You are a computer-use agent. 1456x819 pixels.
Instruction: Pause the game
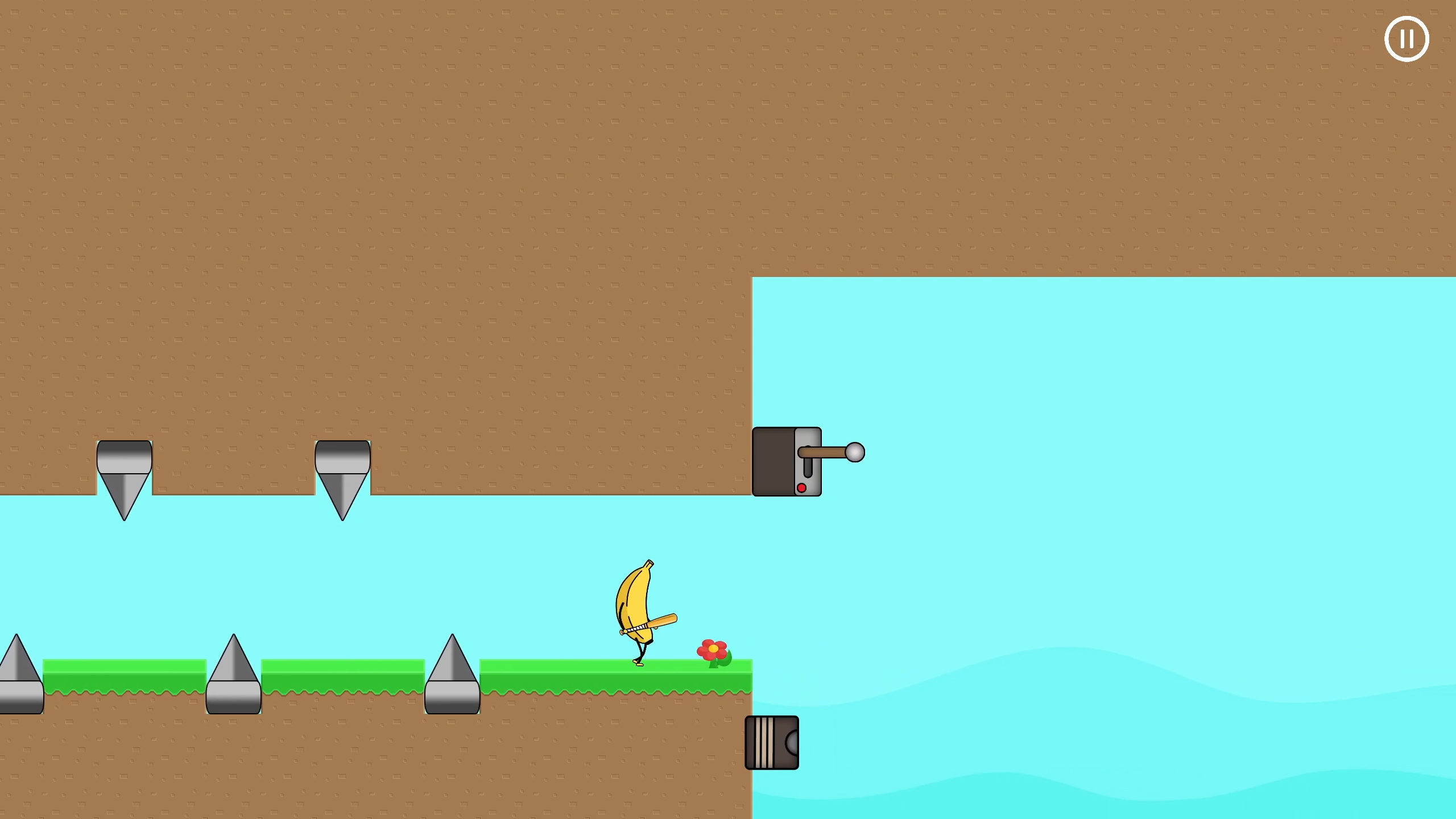(1407, 38)
